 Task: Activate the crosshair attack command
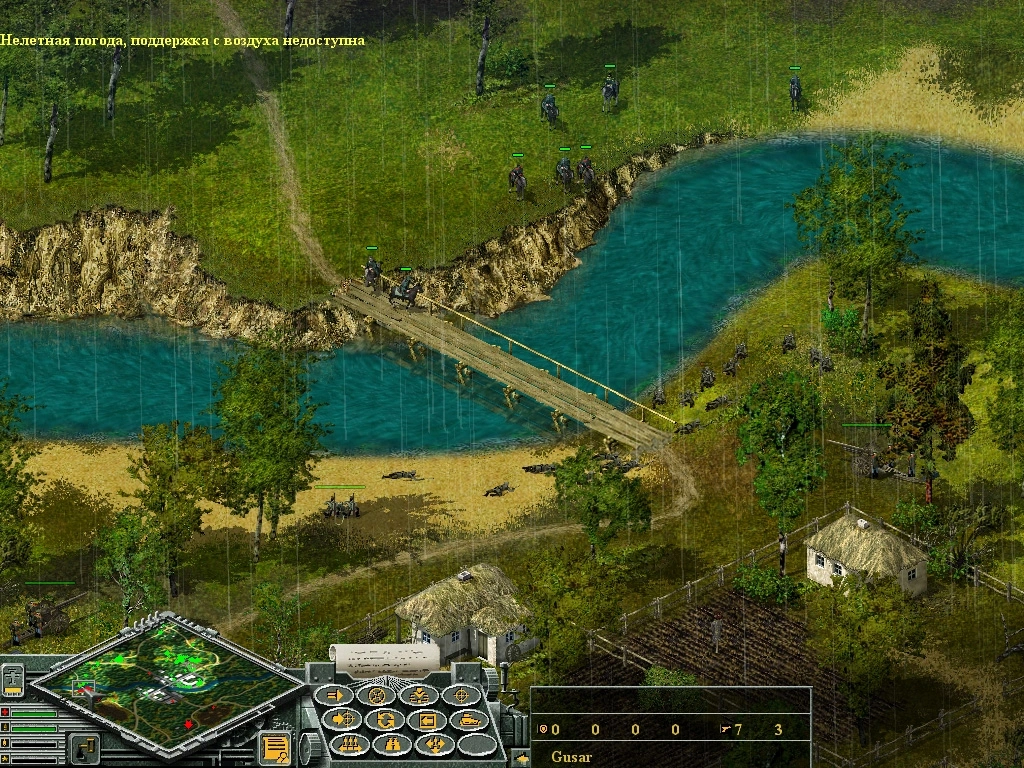click(x=462, y=695)
